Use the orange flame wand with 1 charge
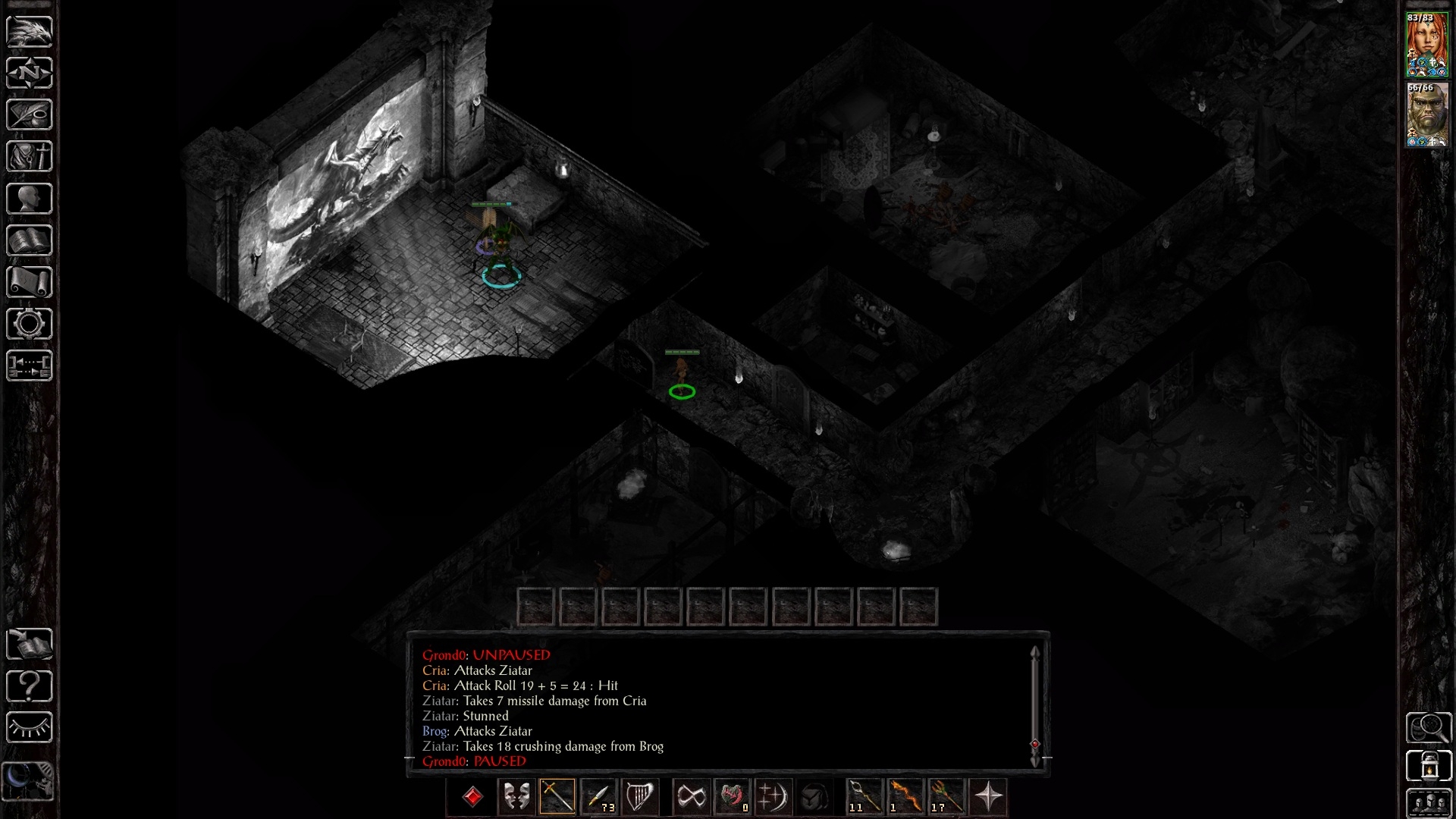The image size is (1456, 819). click(905, 797)
